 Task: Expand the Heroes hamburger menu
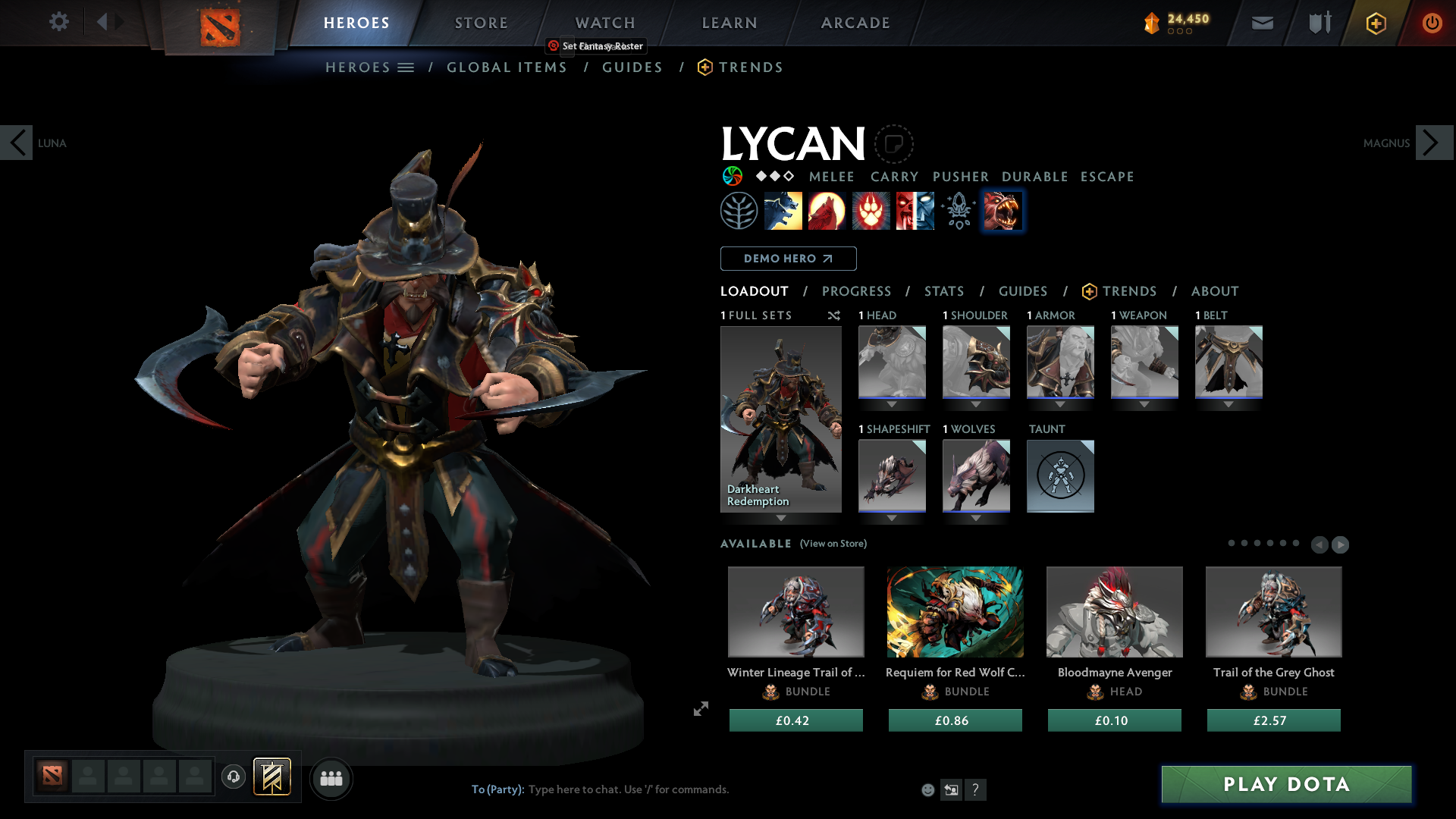click(x=407, y=67)
